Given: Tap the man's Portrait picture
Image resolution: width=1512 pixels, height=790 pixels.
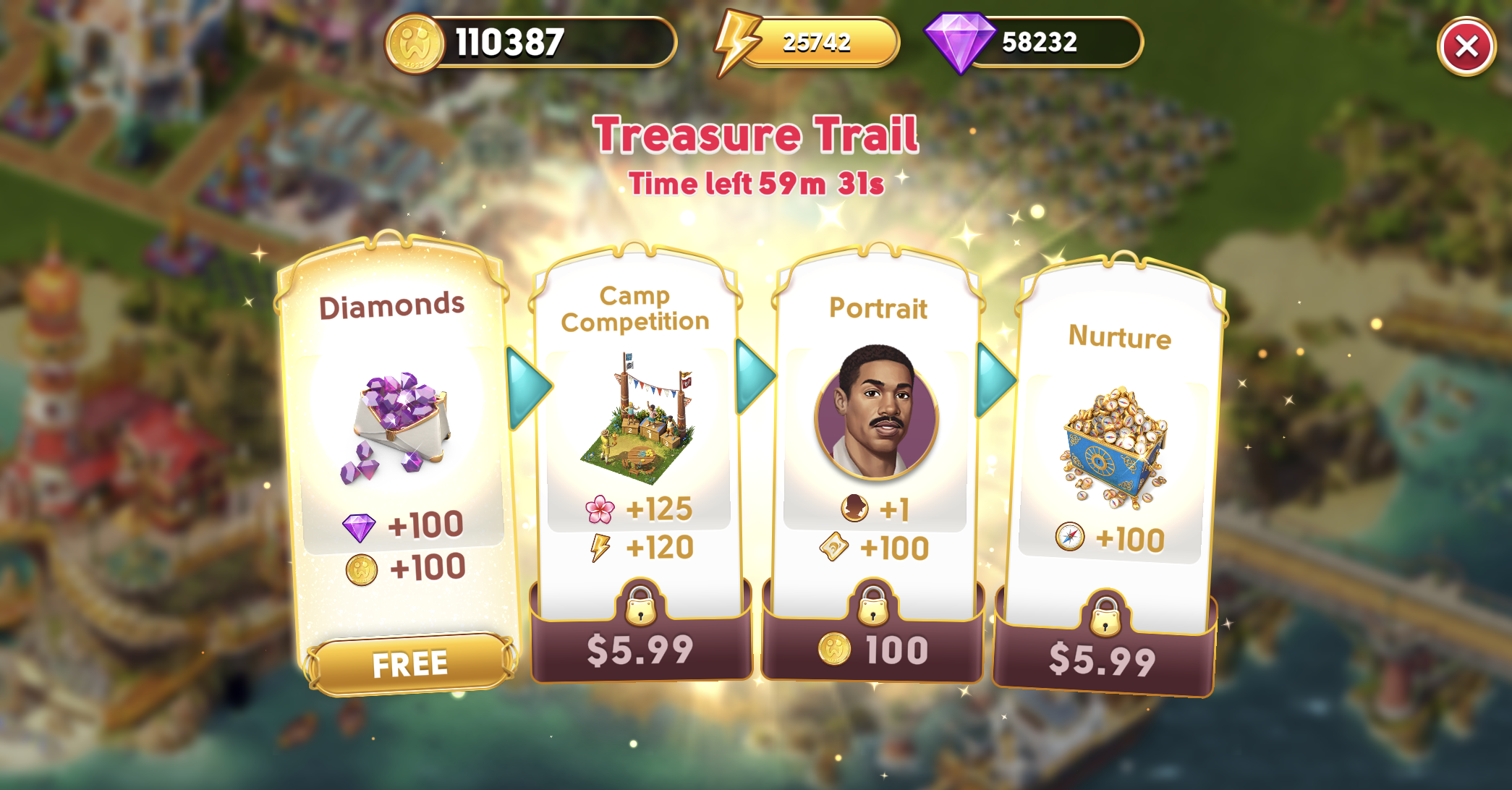Looking at the screenshot, I should [876, 412].
